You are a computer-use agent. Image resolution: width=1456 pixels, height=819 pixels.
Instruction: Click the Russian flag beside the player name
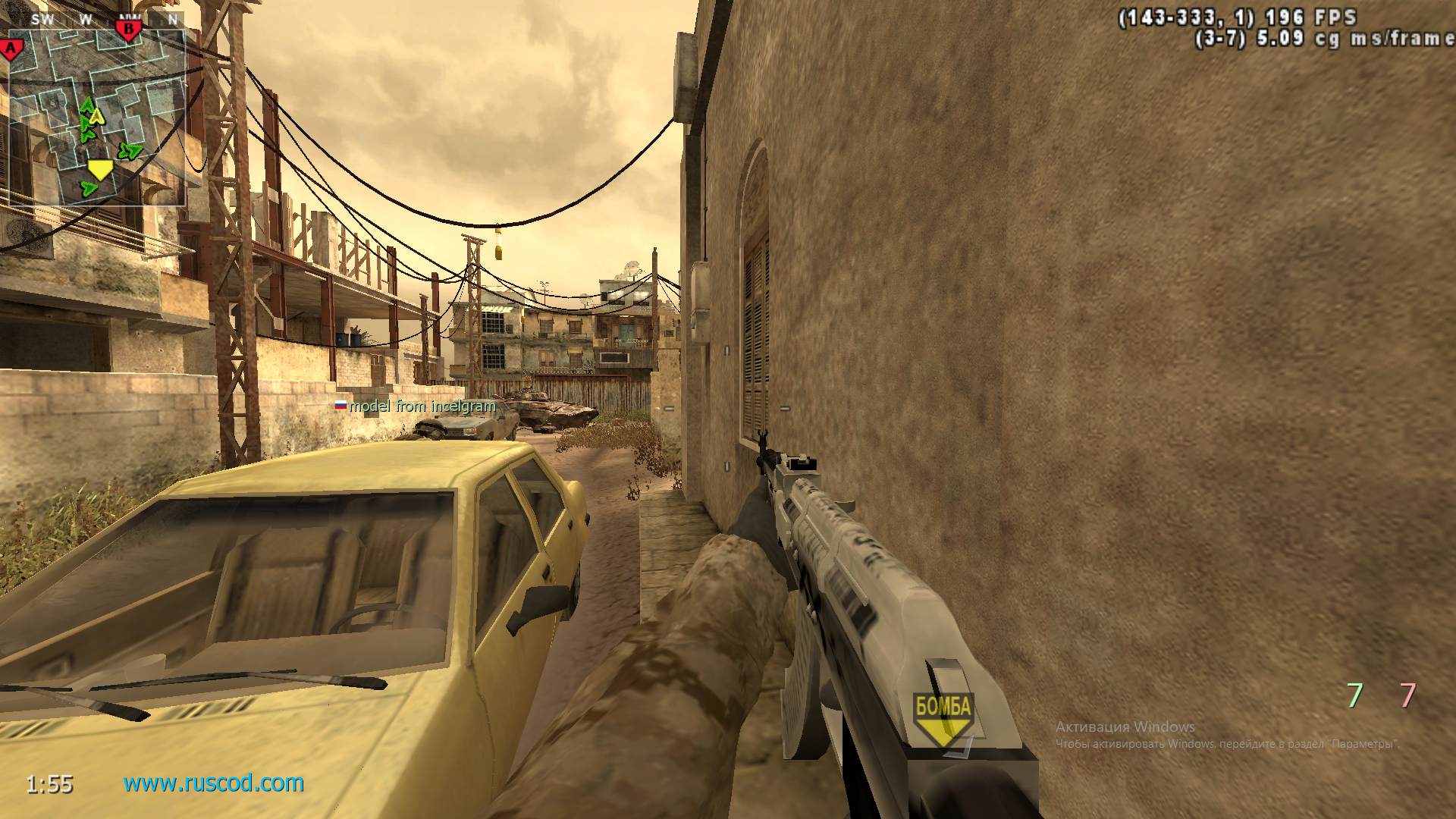tap(341, 406)
